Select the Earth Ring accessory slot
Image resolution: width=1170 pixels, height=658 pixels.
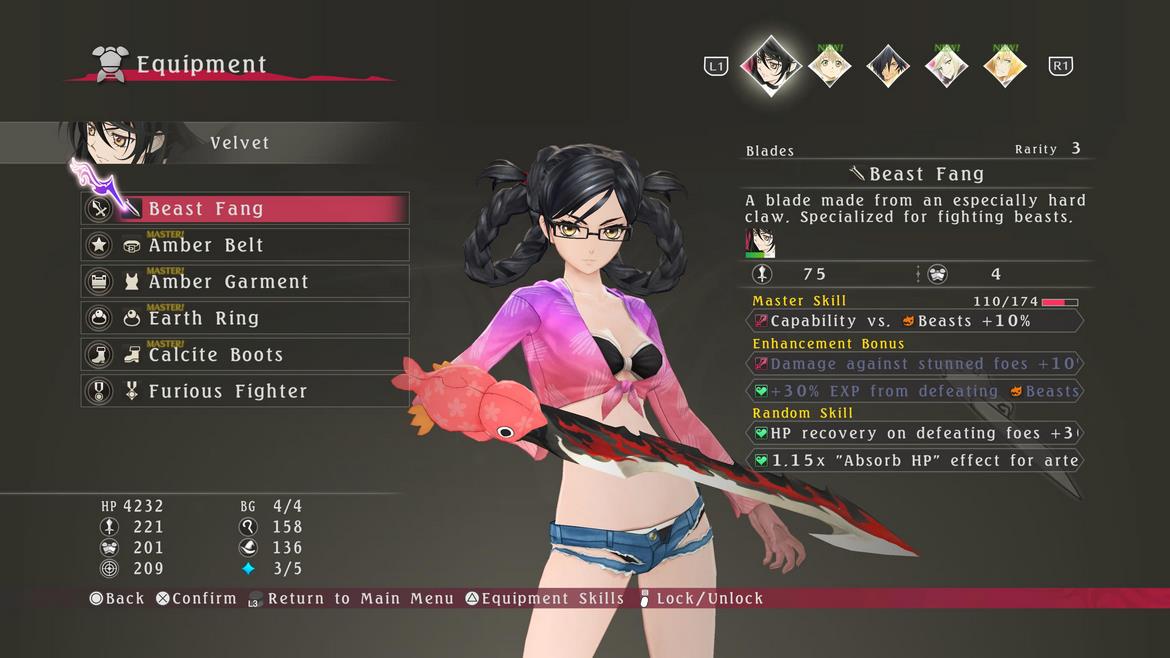[x=245, y=318]
